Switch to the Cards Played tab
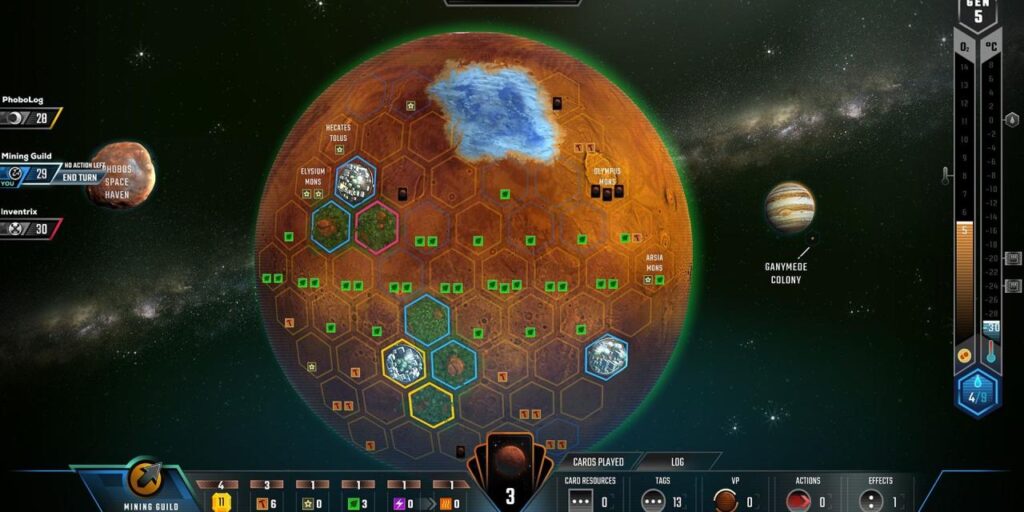1024x512 pixels. 597,462
